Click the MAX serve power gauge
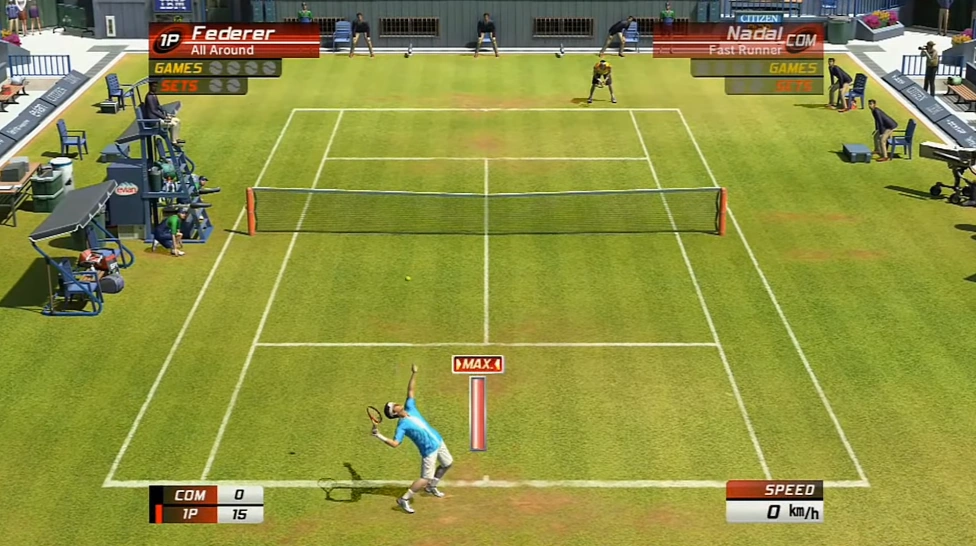Screen dimensions: 976x546 (478, 403)
